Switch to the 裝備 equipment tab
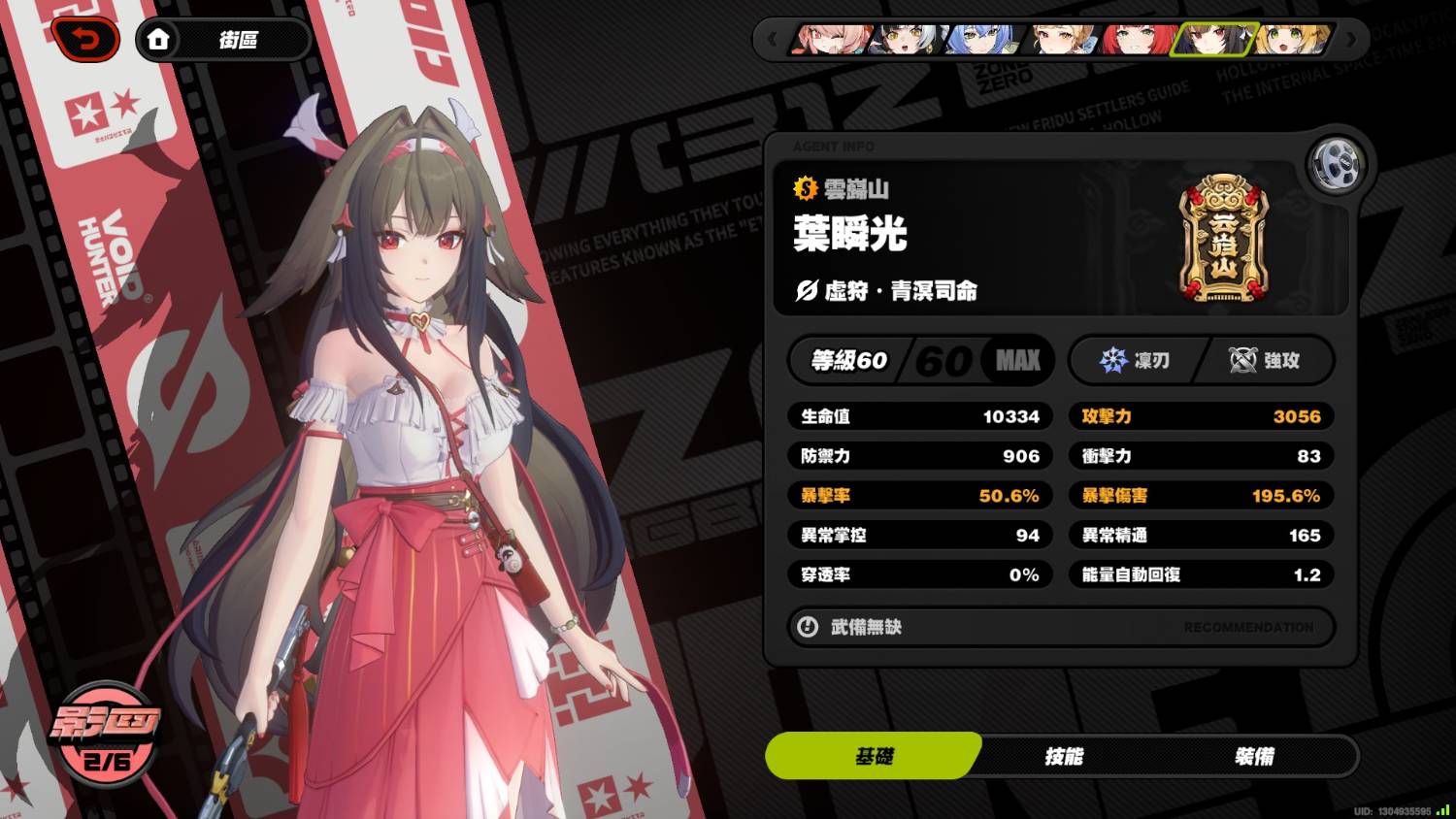Image resolution: width=1456 pixels, height=819 pixels. coord(1254,756)
